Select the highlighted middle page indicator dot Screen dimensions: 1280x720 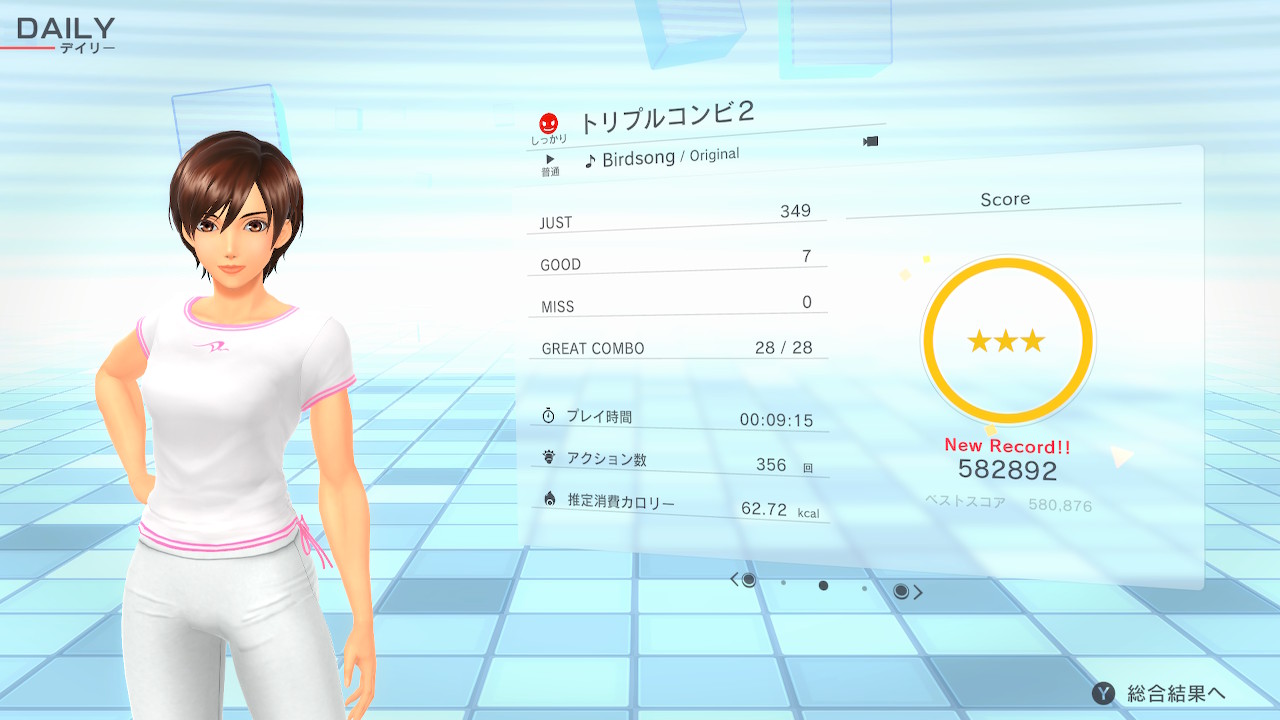pyautogui.click(x=823, y=586)
